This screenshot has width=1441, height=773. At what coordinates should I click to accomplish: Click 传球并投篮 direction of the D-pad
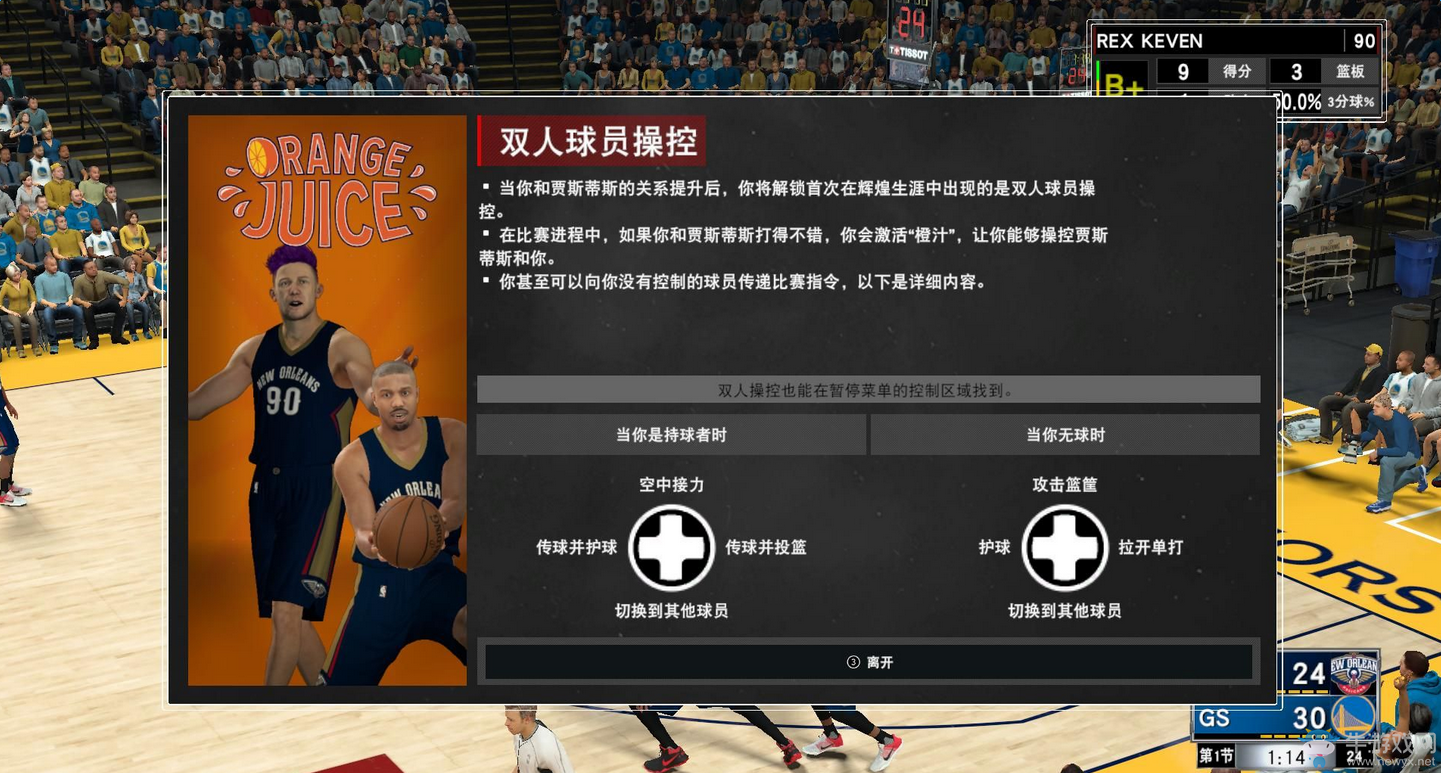click(766, 548)
